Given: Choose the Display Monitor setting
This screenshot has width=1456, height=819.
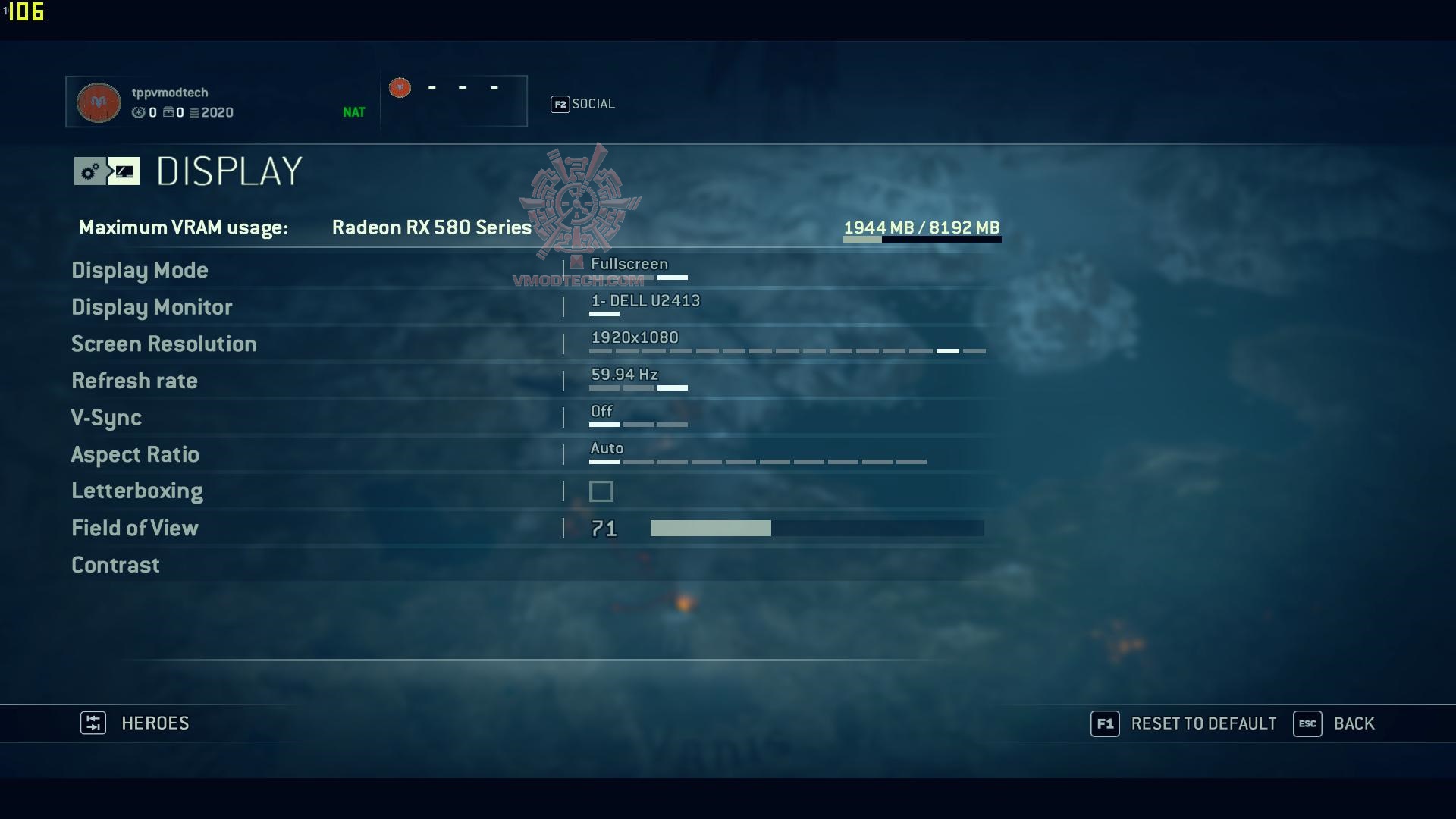Looking at the screenshot, I should click(152, 307).
